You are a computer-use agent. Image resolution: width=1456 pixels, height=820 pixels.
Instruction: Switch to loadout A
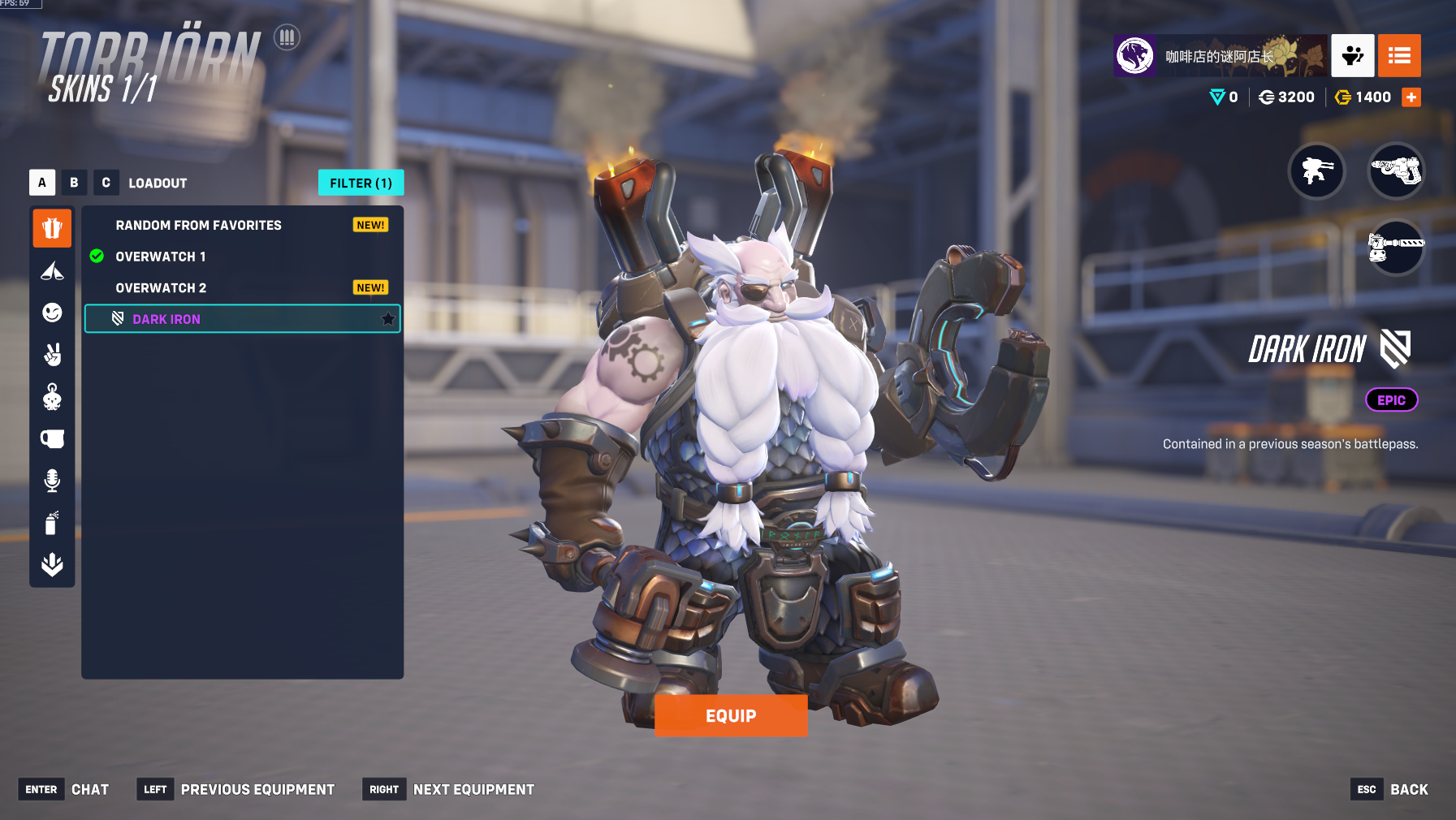click(42, 183)
